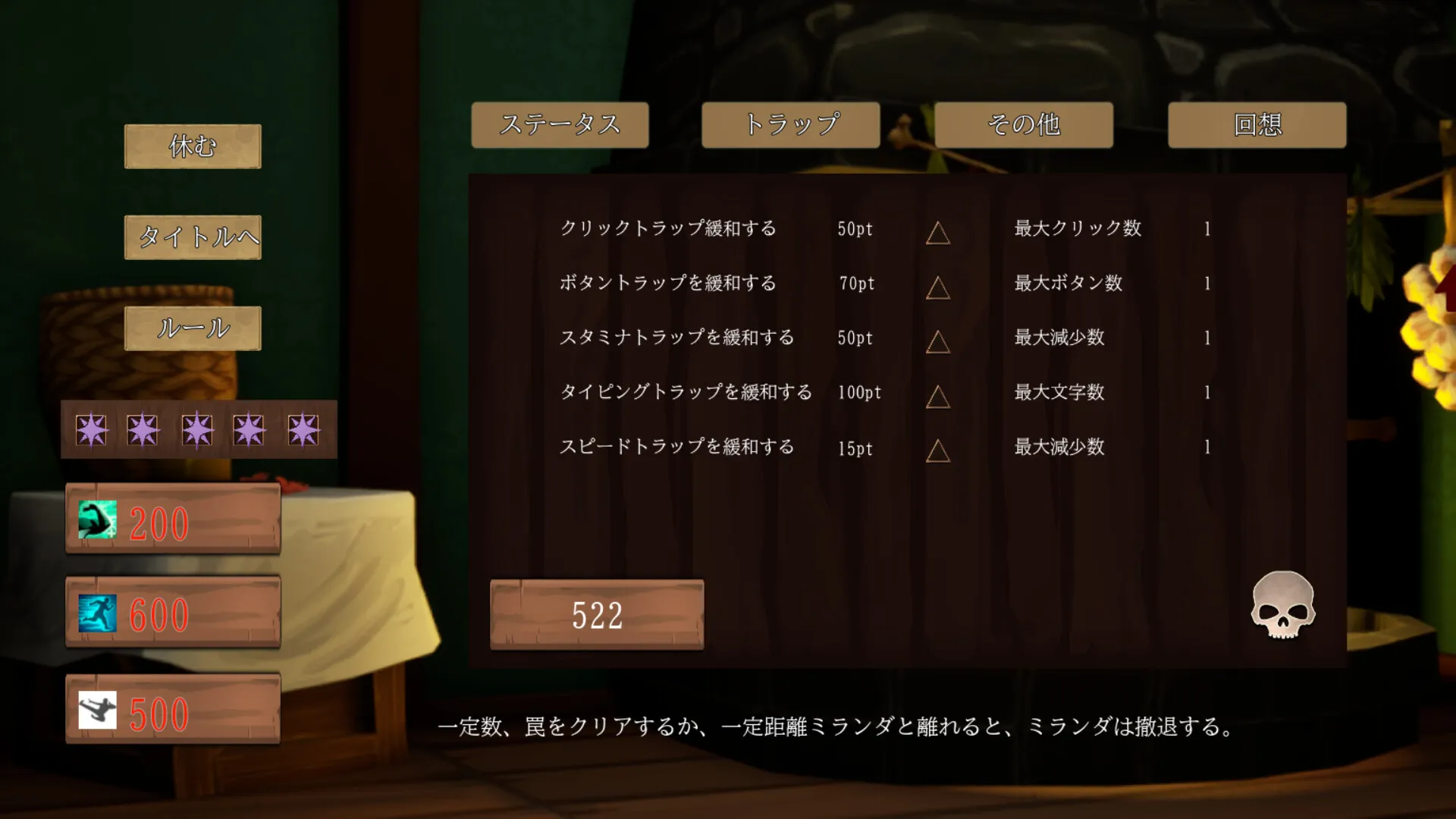Click the first purple star icon
Viewport: 1456px width, 819px height.
tap(93, 428)
